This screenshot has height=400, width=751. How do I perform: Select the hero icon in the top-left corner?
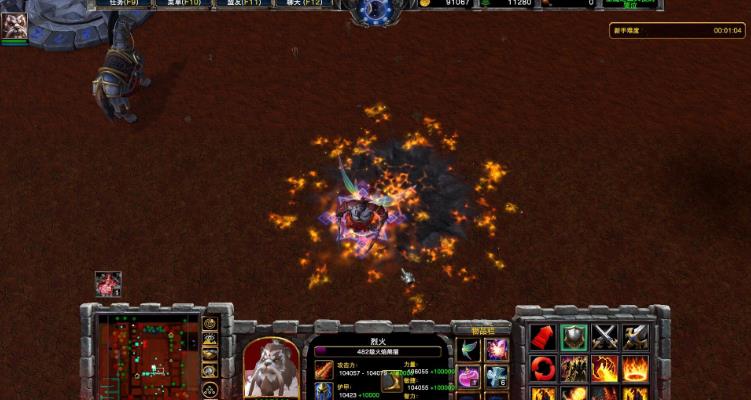click(x=14, y=26)
